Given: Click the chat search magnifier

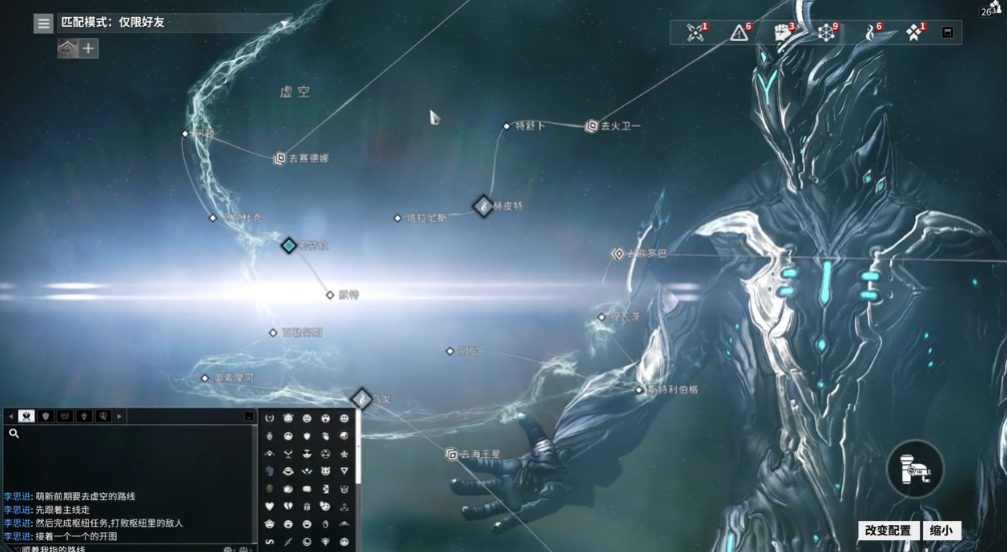Looking at the screenshot, I should (x=14, y=433).
